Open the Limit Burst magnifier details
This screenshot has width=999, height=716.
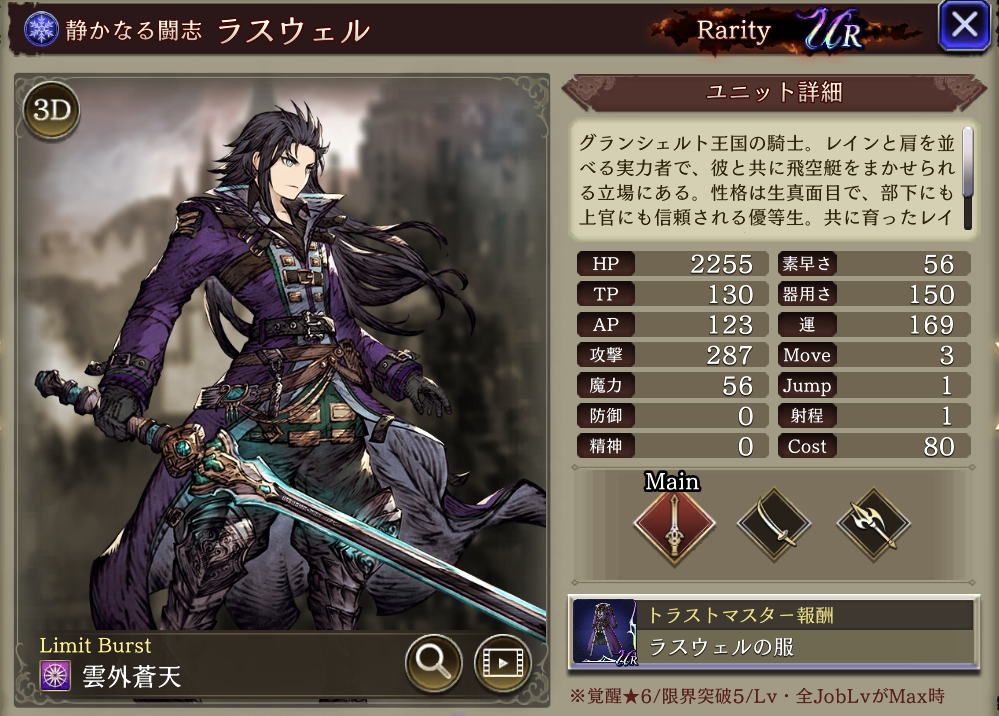433,661
